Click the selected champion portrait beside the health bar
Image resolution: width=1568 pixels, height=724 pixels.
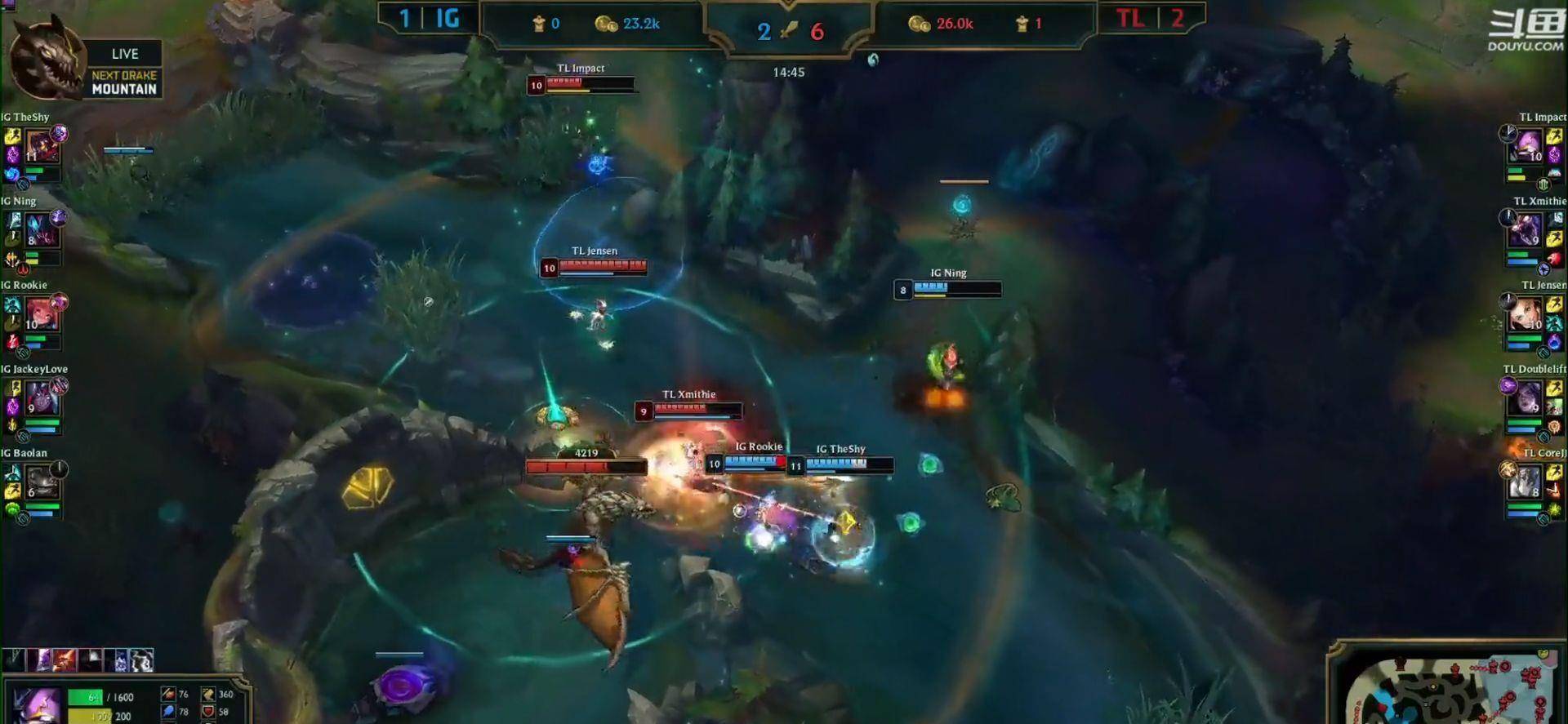pyautogui.click(x=36, y=704)
